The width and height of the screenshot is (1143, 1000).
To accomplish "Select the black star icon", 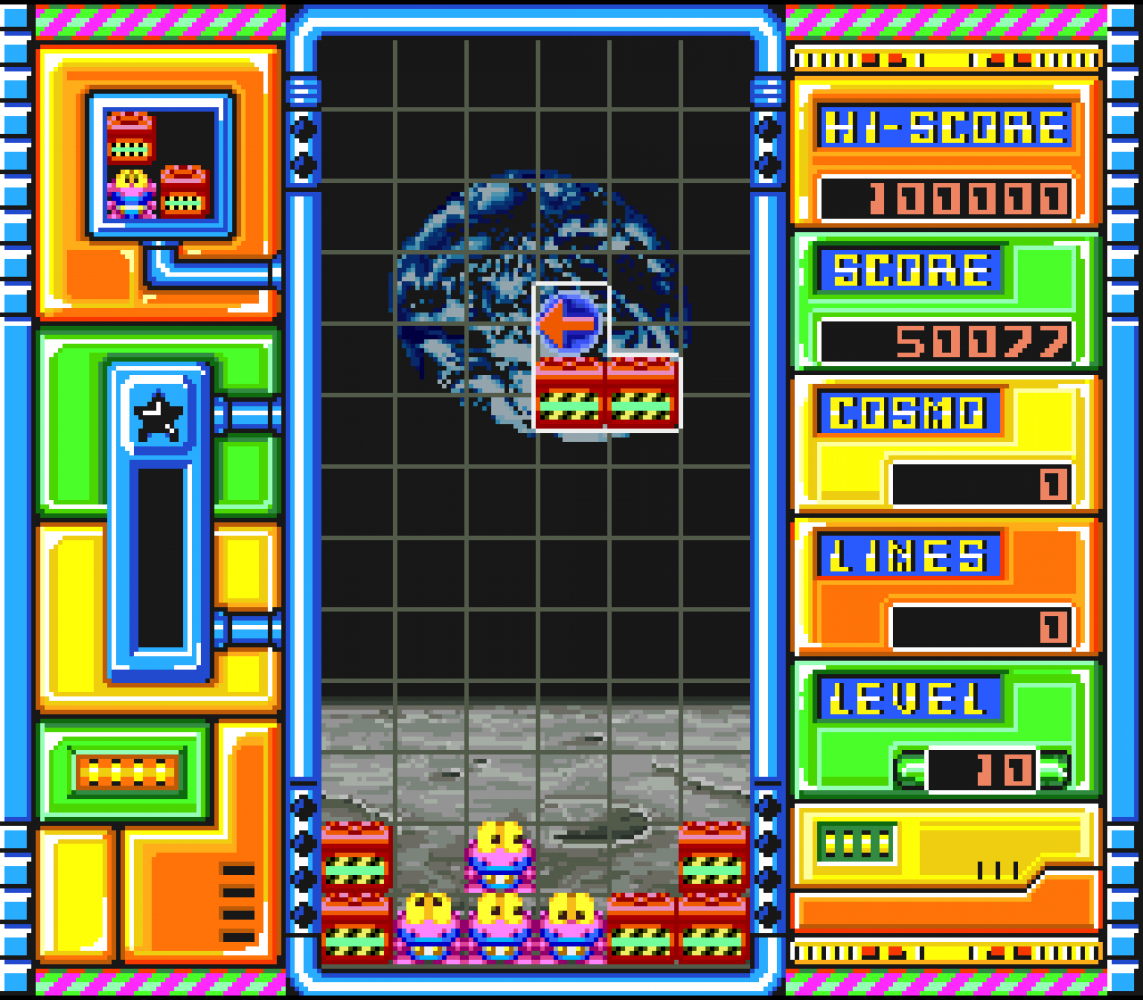I will [x=159, y=417].
